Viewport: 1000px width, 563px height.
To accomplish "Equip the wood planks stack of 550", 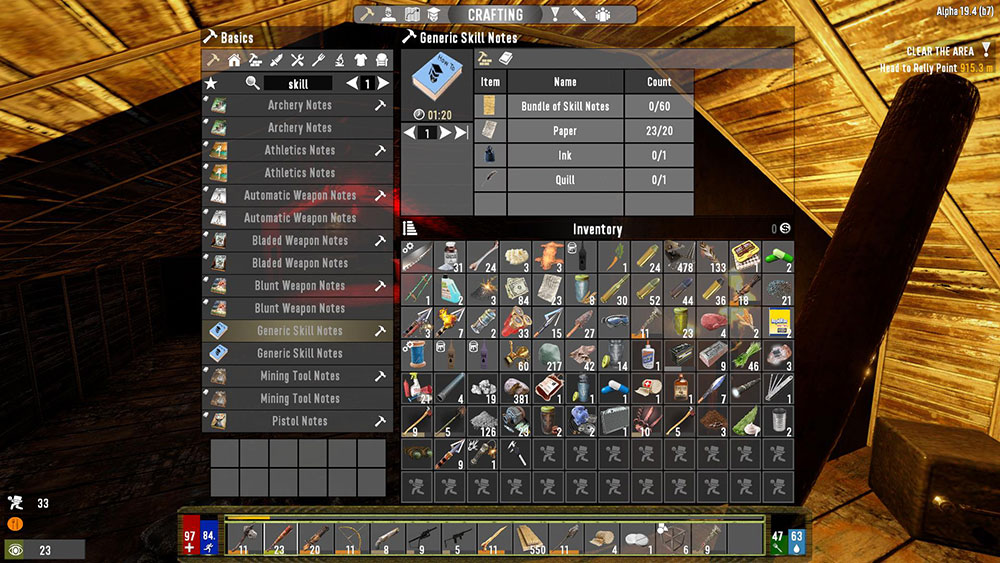I will (x=529, y=538).
